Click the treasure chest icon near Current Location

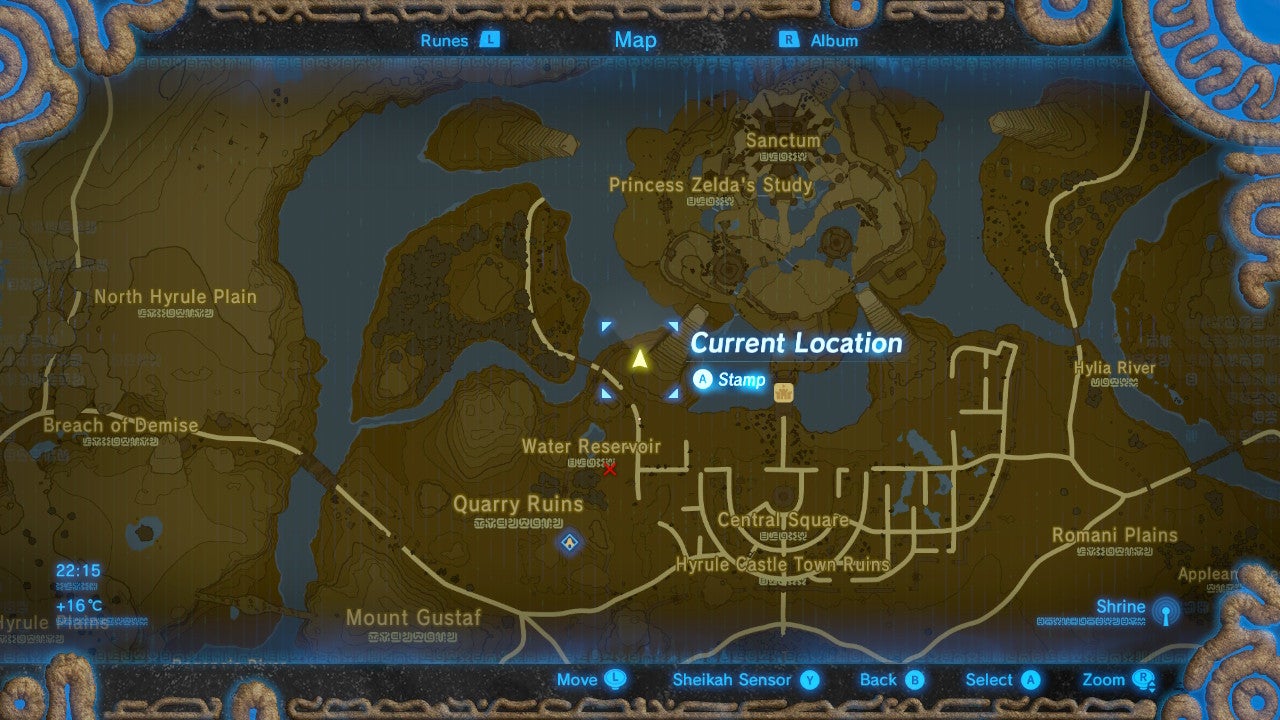pos(784,390)
